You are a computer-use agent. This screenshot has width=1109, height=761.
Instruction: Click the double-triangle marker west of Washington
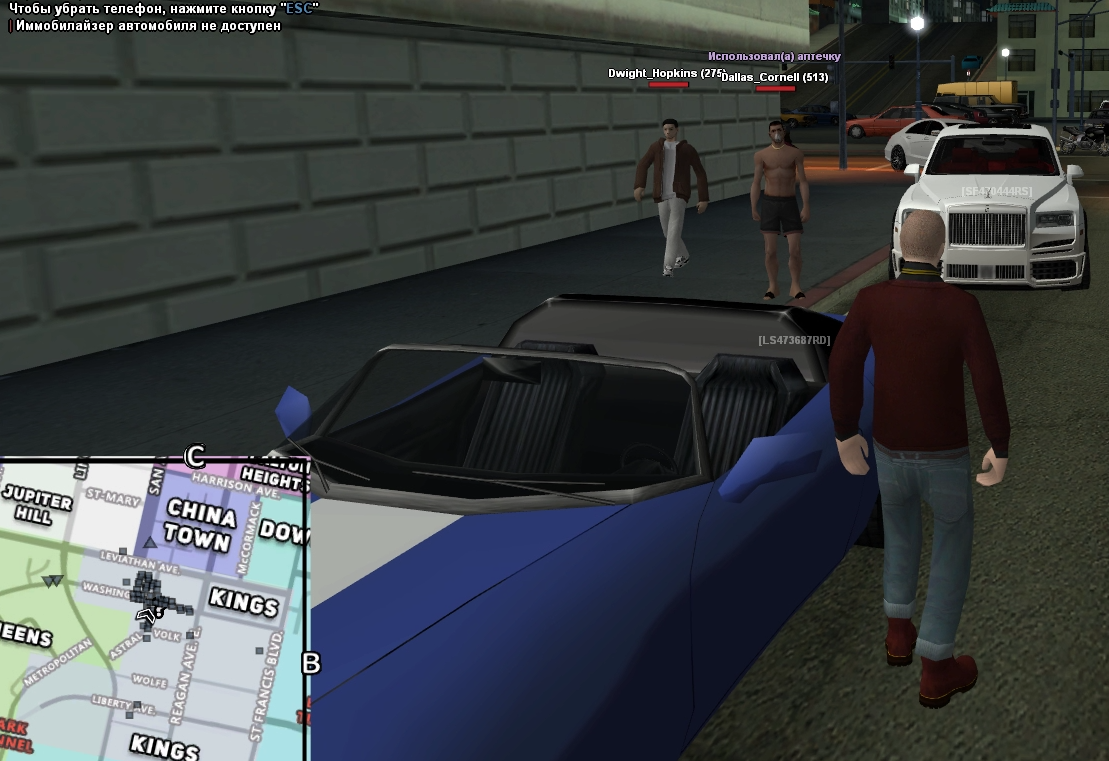[x=53, y=580]
